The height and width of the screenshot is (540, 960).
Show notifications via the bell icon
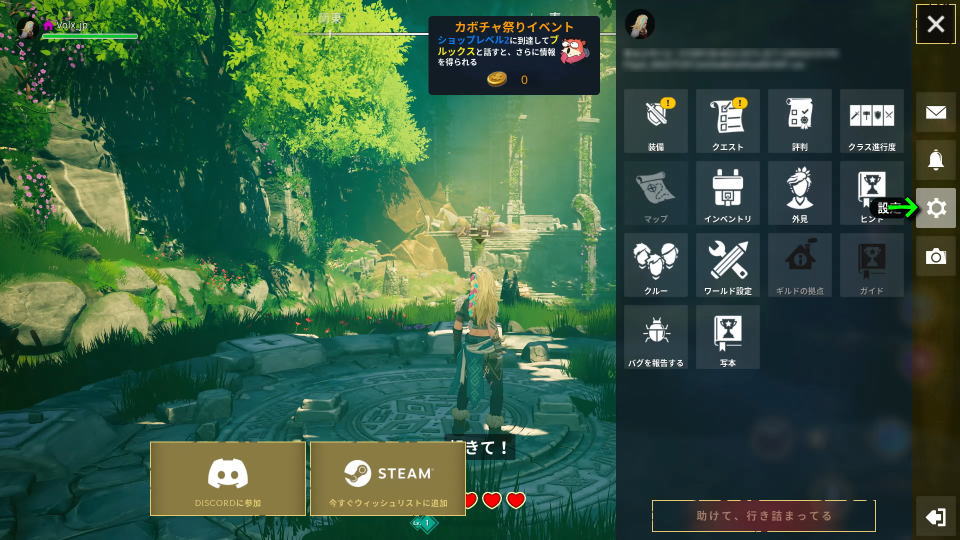point(936,160)
